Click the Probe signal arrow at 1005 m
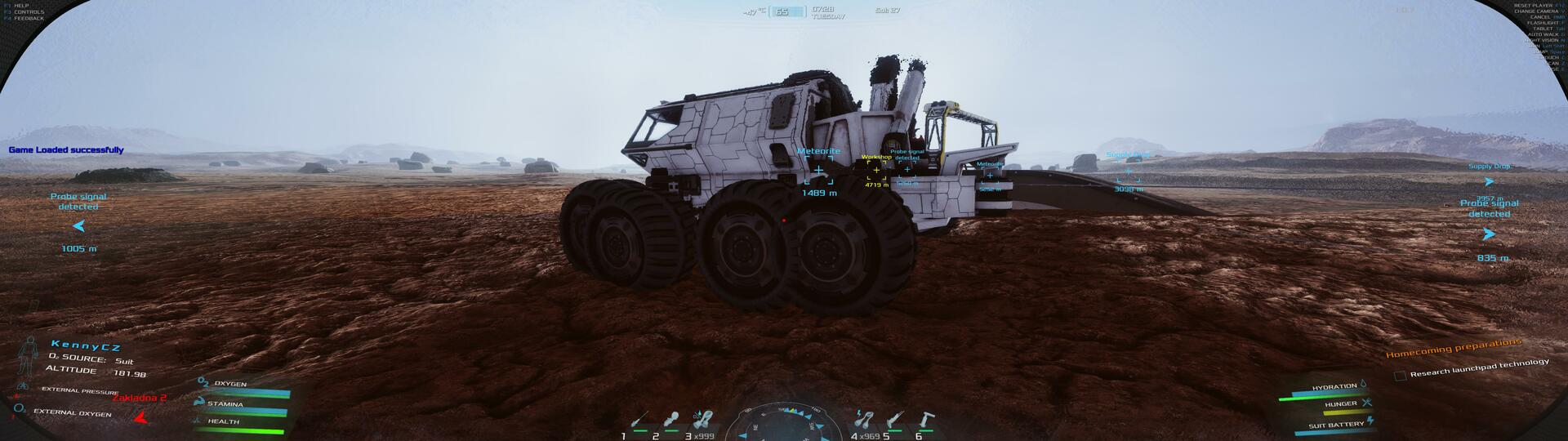The height and width of the screenshot is (441, 1568). click(x=79, y=226)
